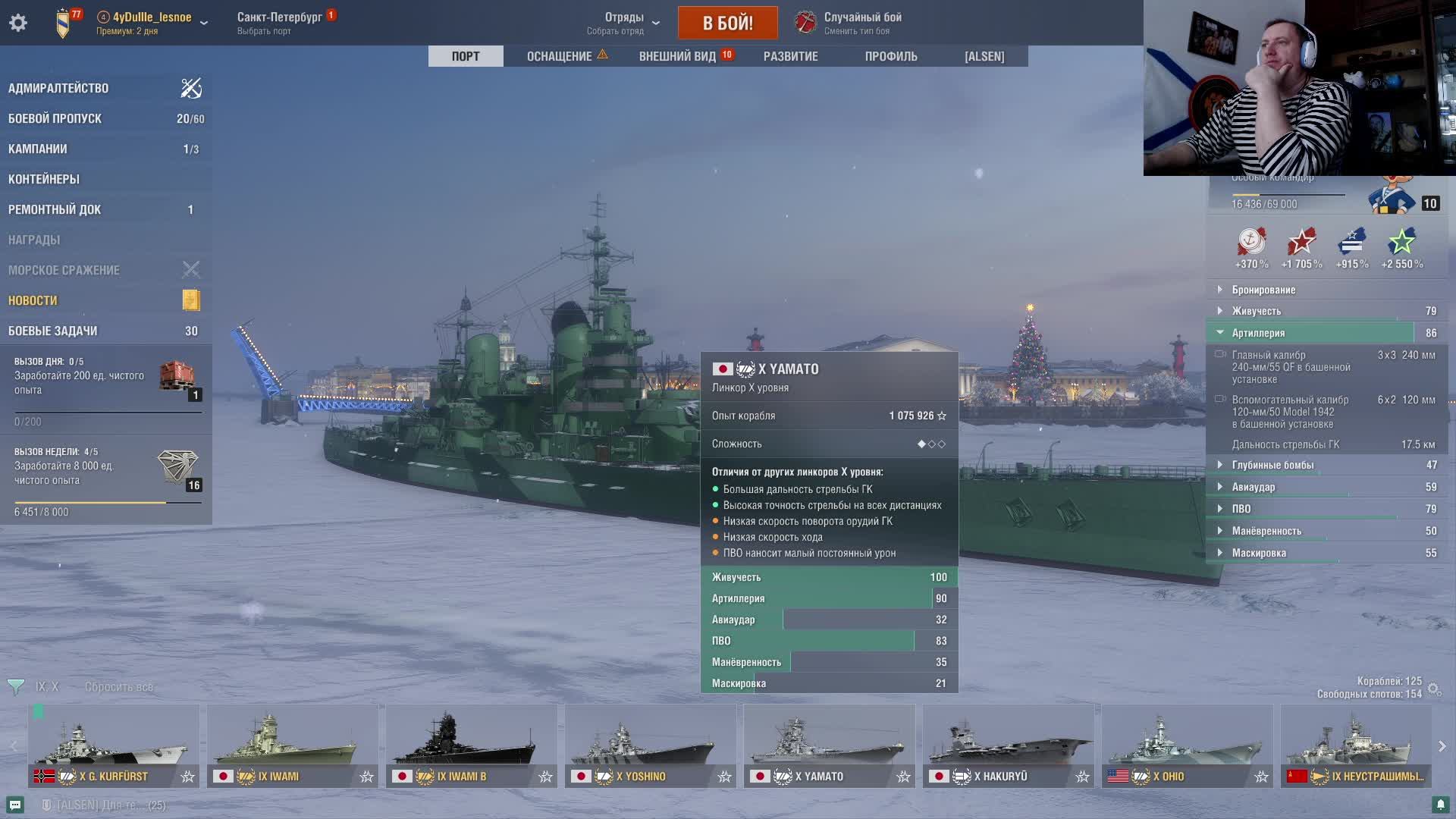Open the Отряды division dropdown
The image size is (1456, 819).
click(624, 23)
